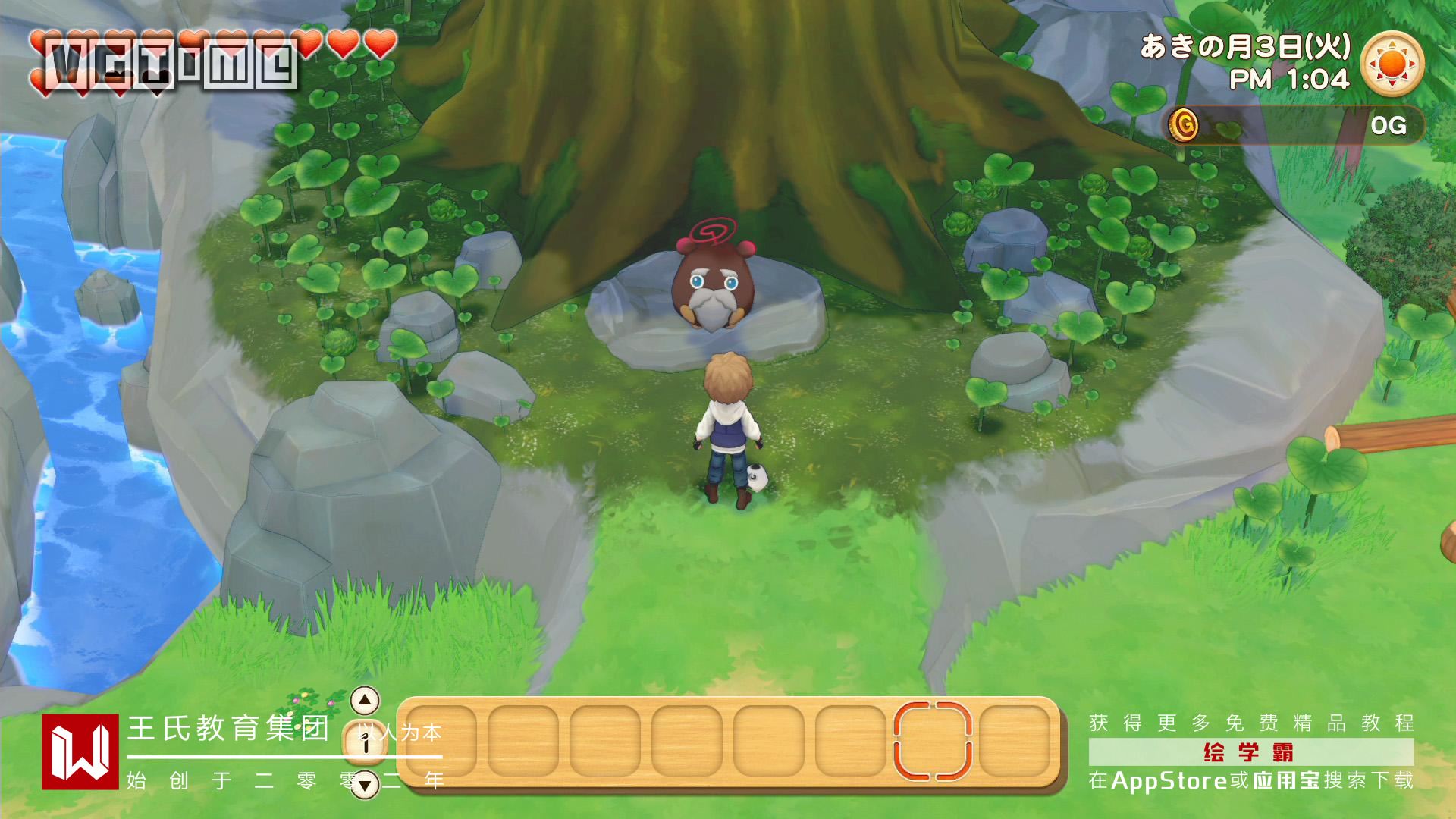Click the red W logo overlay
The width and height of the screenshot is (1456, 819).
[x=80, y=752]
